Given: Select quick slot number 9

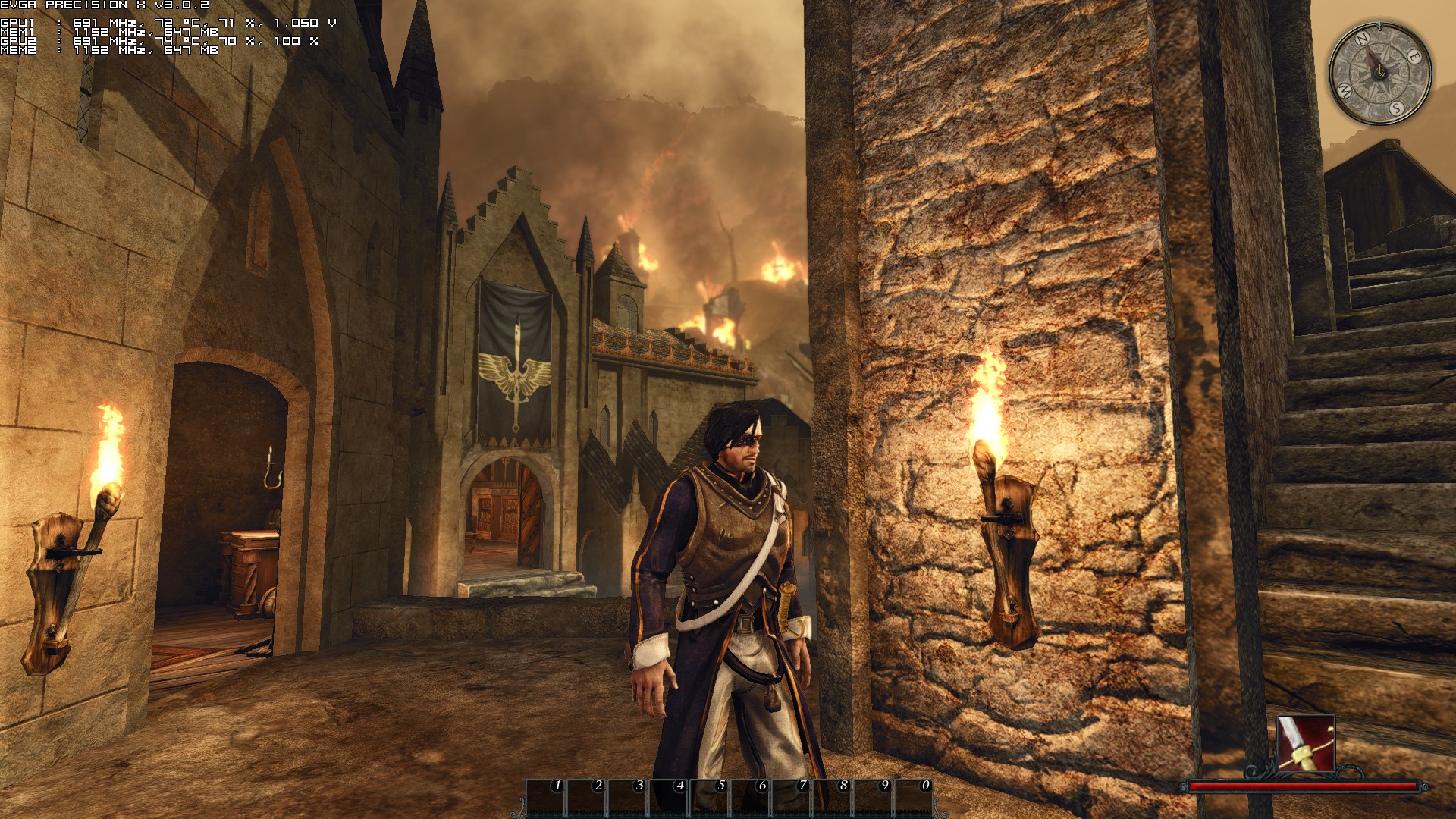Looking at the screenshot, I should (874, 799).
